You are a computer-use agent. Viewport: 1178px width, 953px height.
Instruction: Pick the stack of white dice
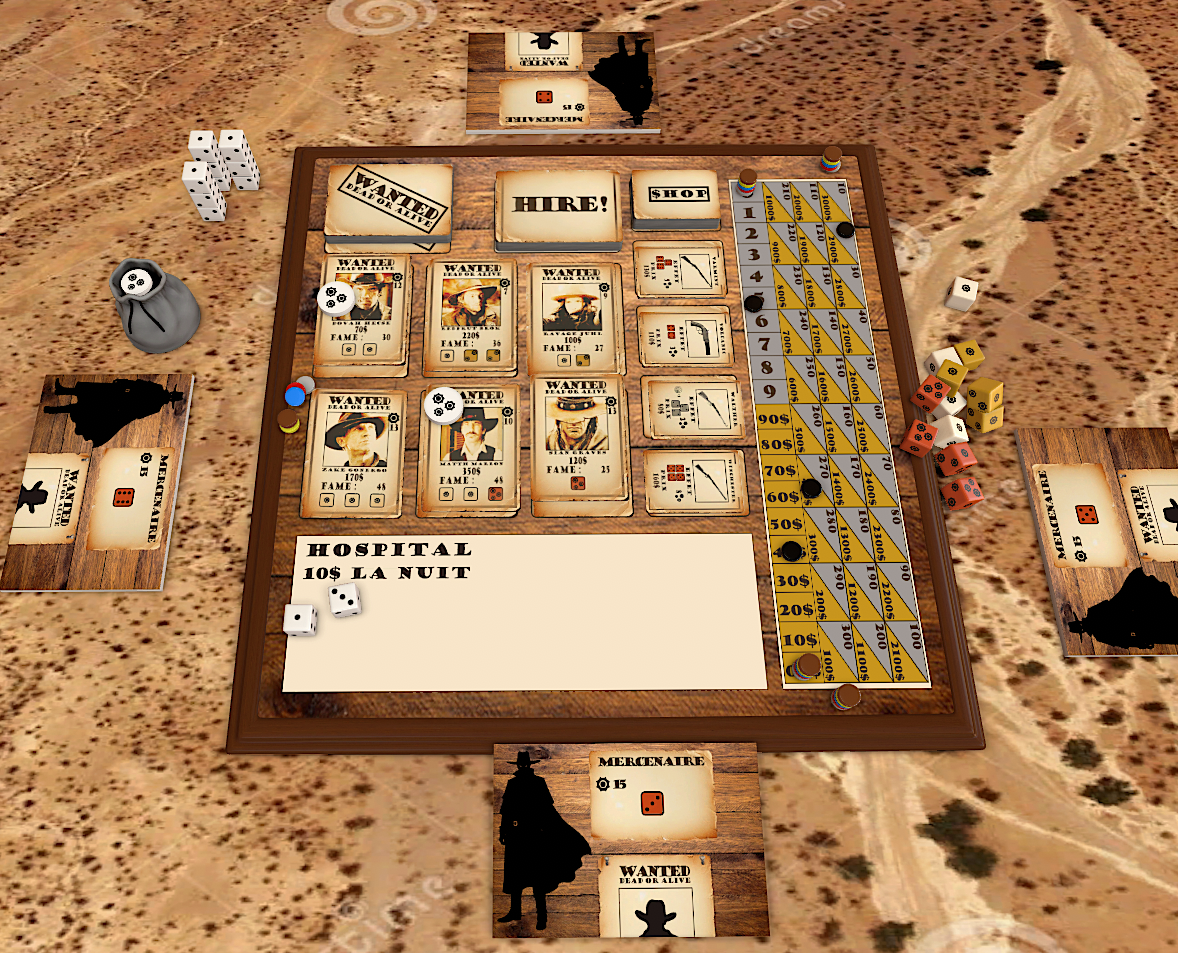tap(220, 170)
